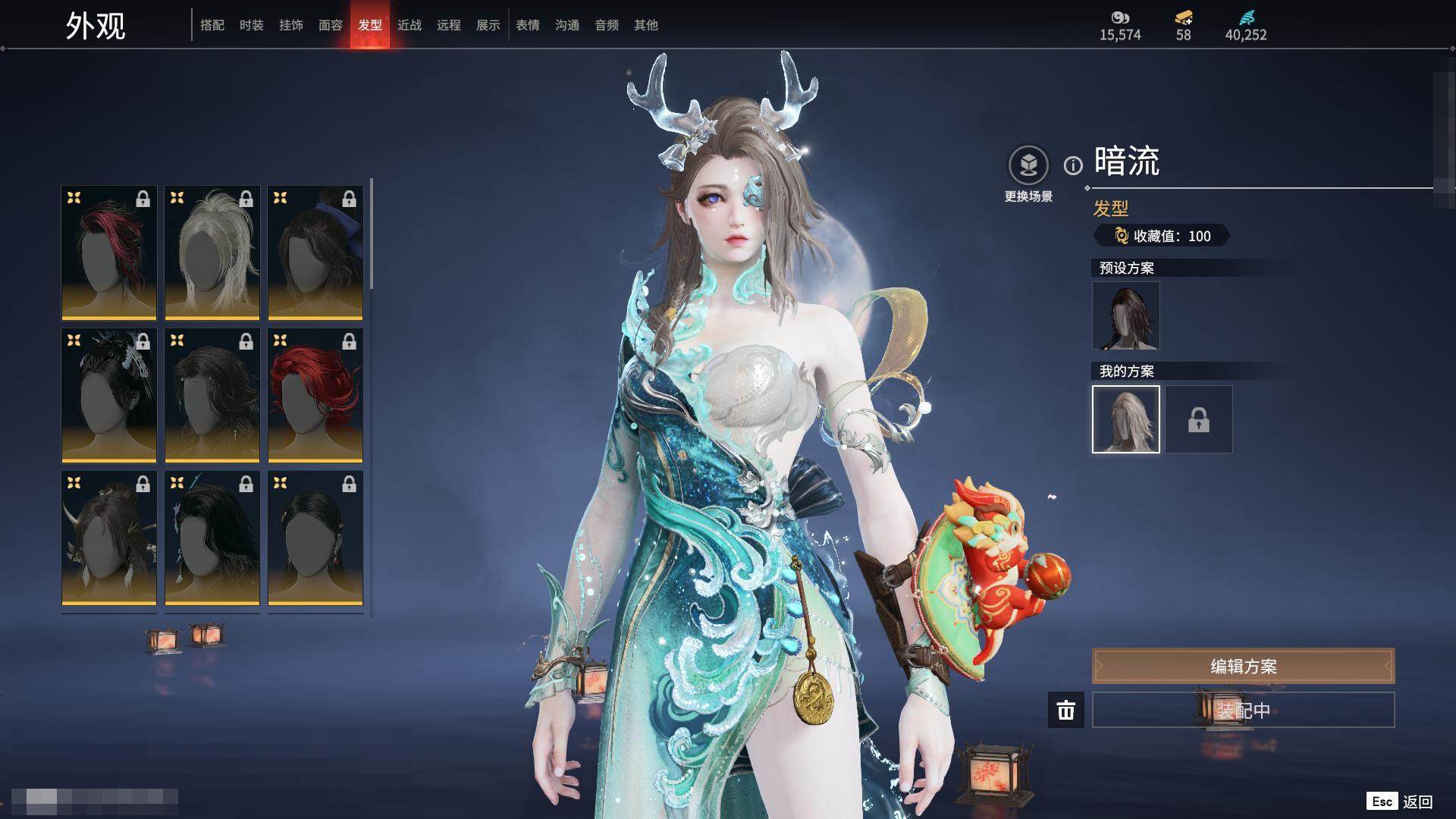Select the 挂饰 accessories tab
Viewport: 1456px width, 819px height.
(291, 25)
